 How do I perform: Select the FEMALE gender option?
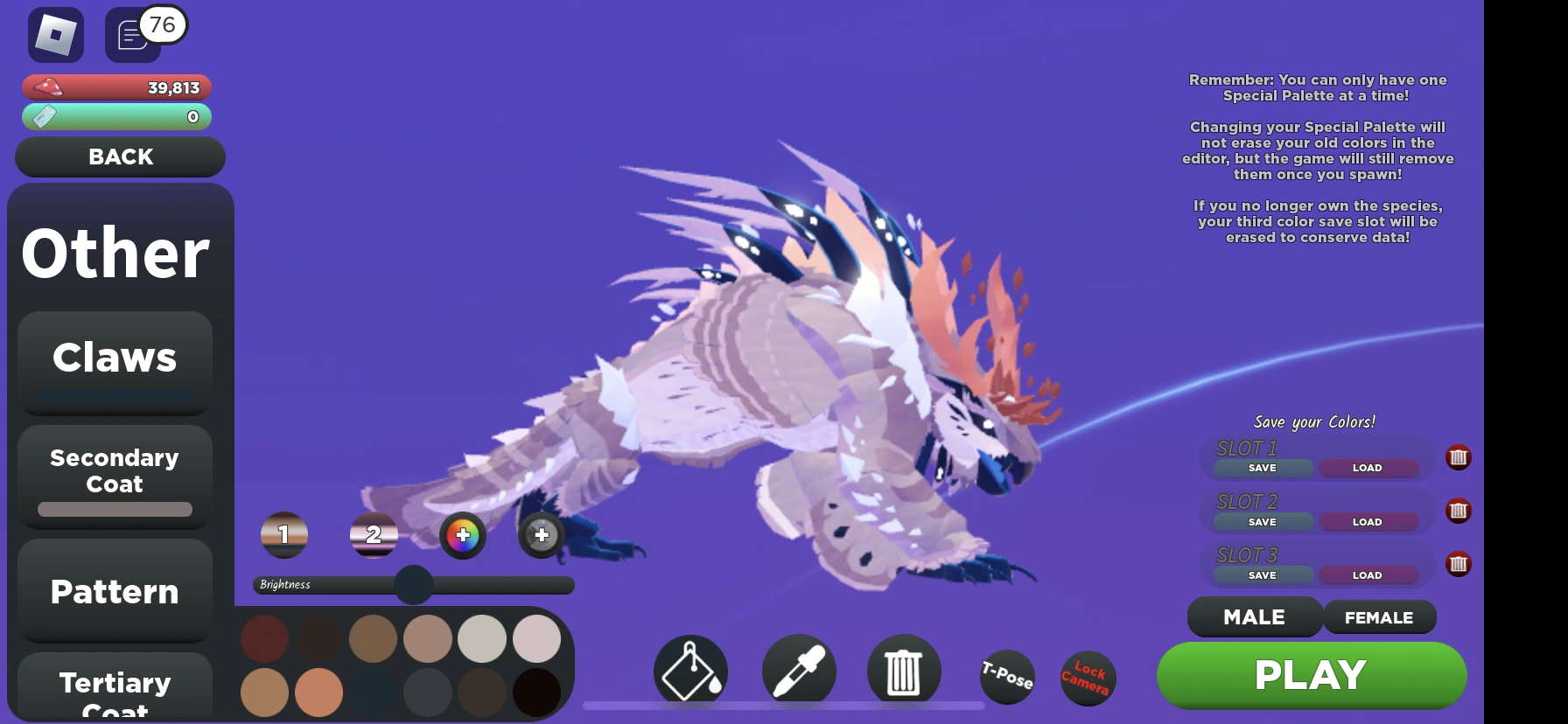[1380, 617]
